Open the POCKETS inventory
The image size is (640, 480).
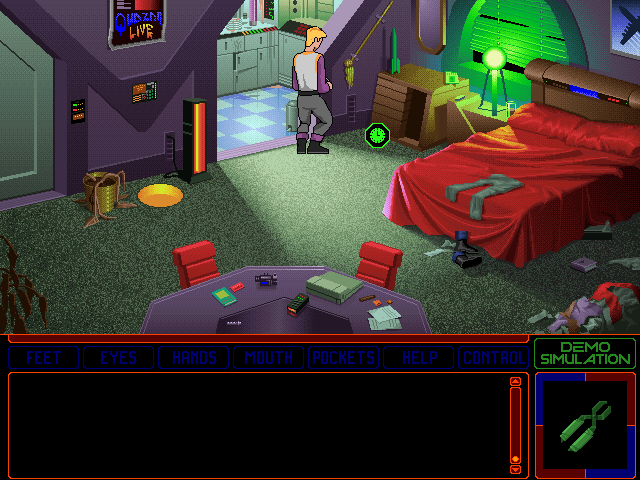343,358
